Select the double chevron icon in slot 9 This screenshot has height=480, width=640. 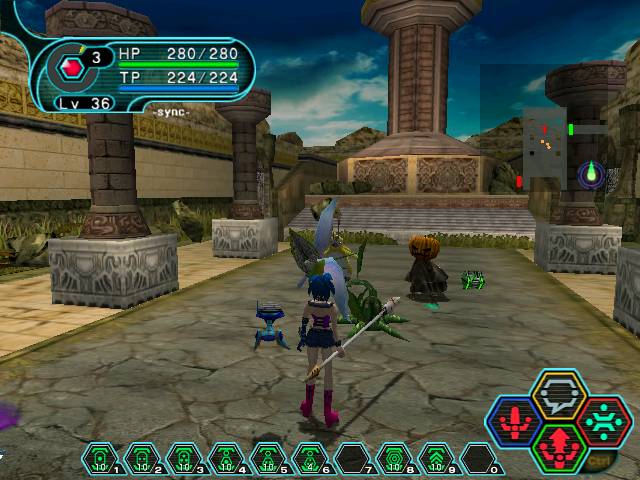point(437,459)
